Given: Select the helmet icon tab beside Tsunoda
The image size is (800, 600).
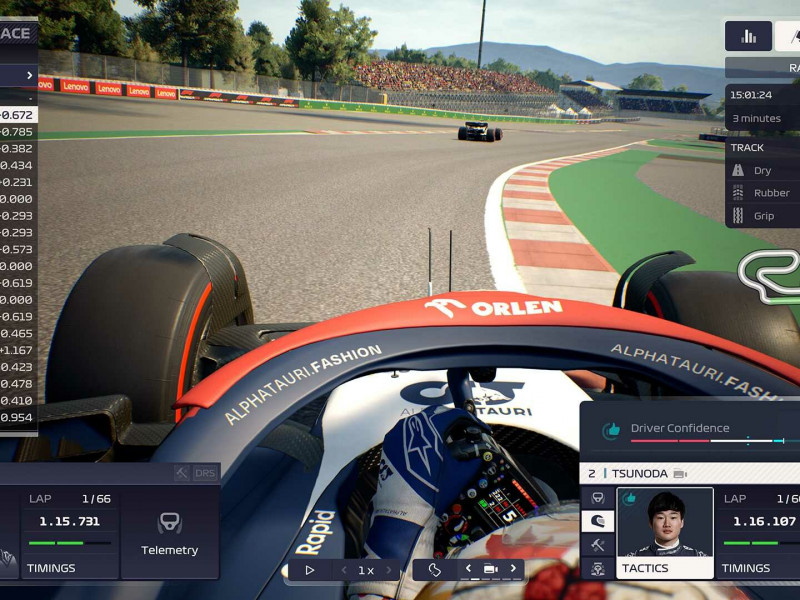Looking at the screenshot, I should [x=597, y=521].
